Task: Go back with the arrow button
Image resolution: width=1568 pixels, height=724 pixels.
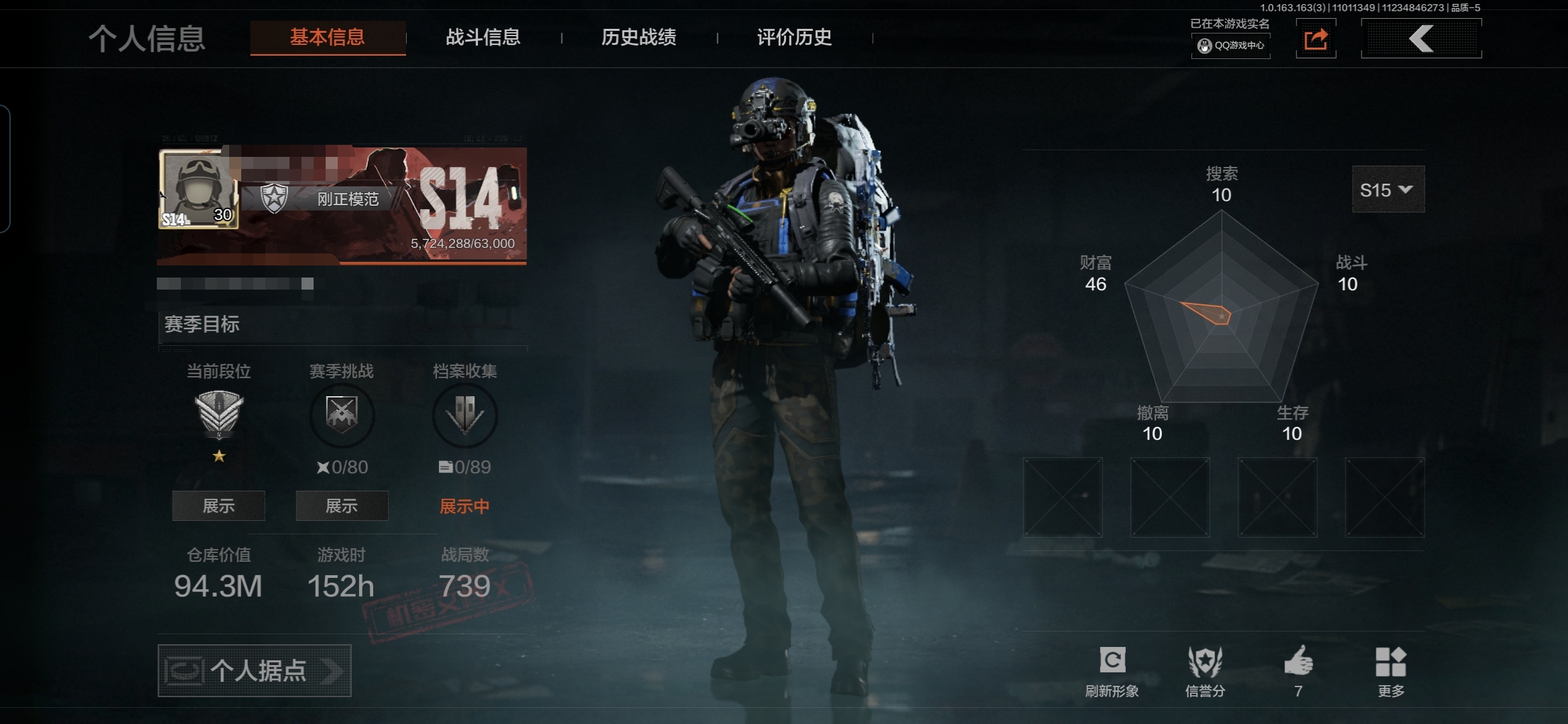Action: (x=1421, y=39)
